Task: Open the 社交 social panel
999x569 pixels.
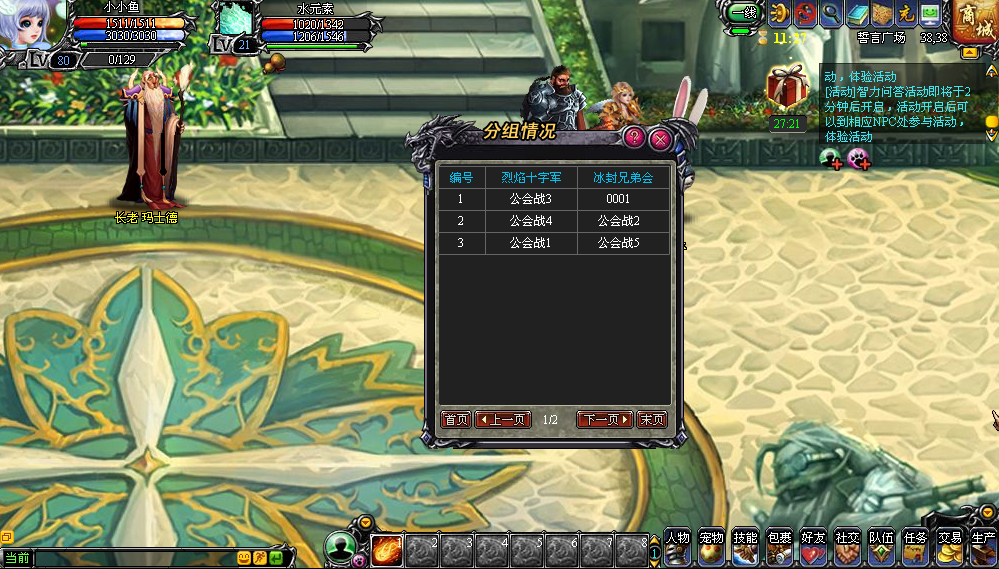Action: tap(848, 546)
